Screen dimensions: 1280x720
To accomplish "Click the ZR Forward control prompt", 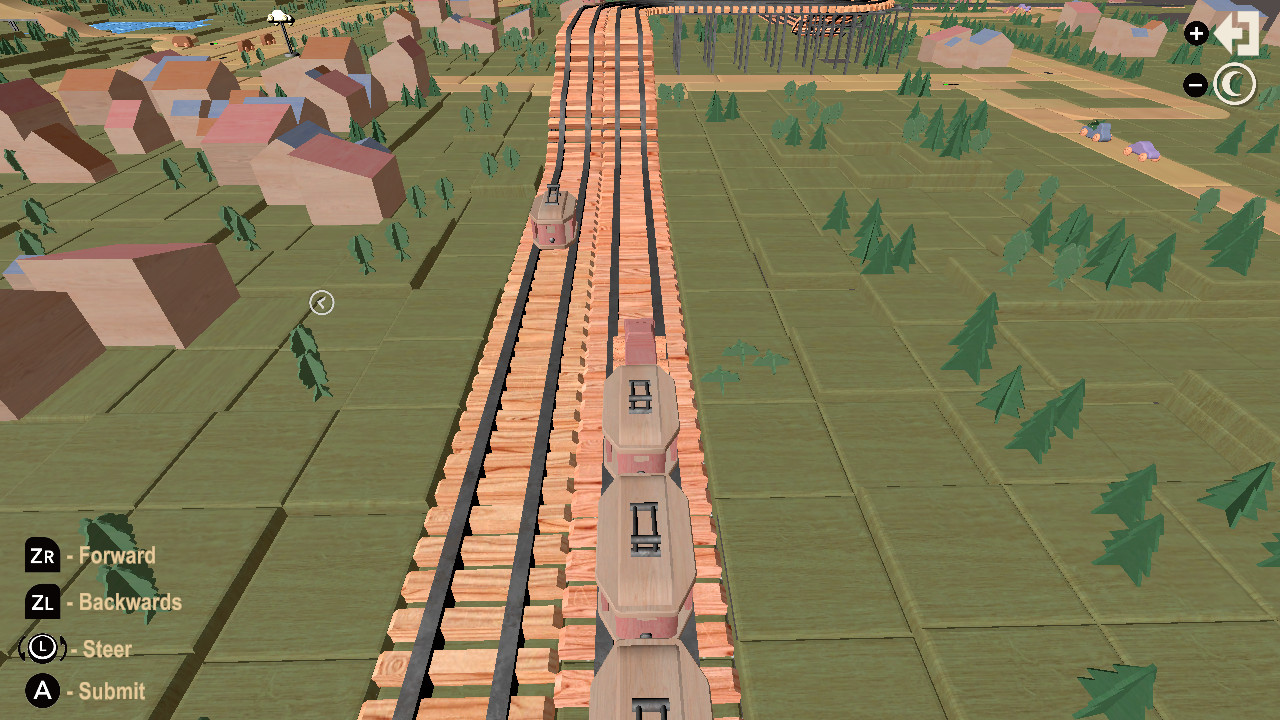I will [x=42, y=556].
